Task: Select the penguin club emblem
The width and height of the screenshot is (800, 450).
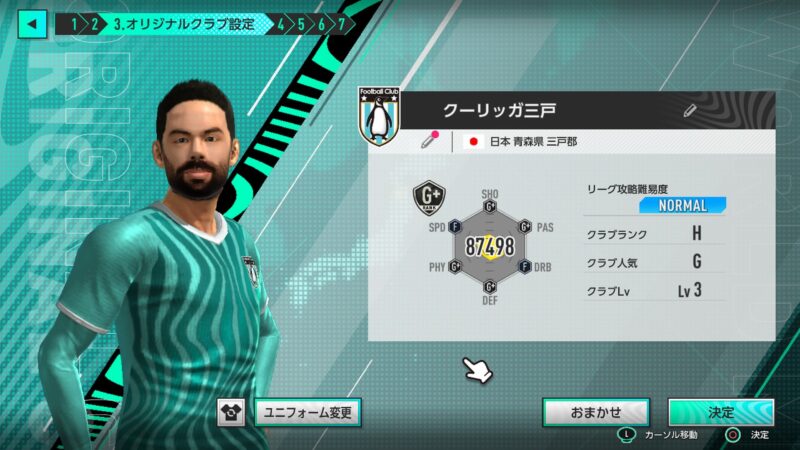Action: tap(379, 118)
